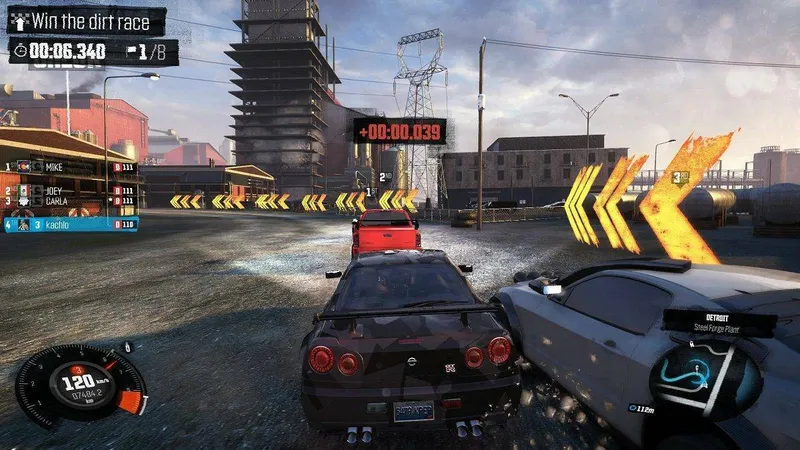The image size is (800, 450).
Task: Choose JOEY's row in the leaderboard
Action: point(70,189)
